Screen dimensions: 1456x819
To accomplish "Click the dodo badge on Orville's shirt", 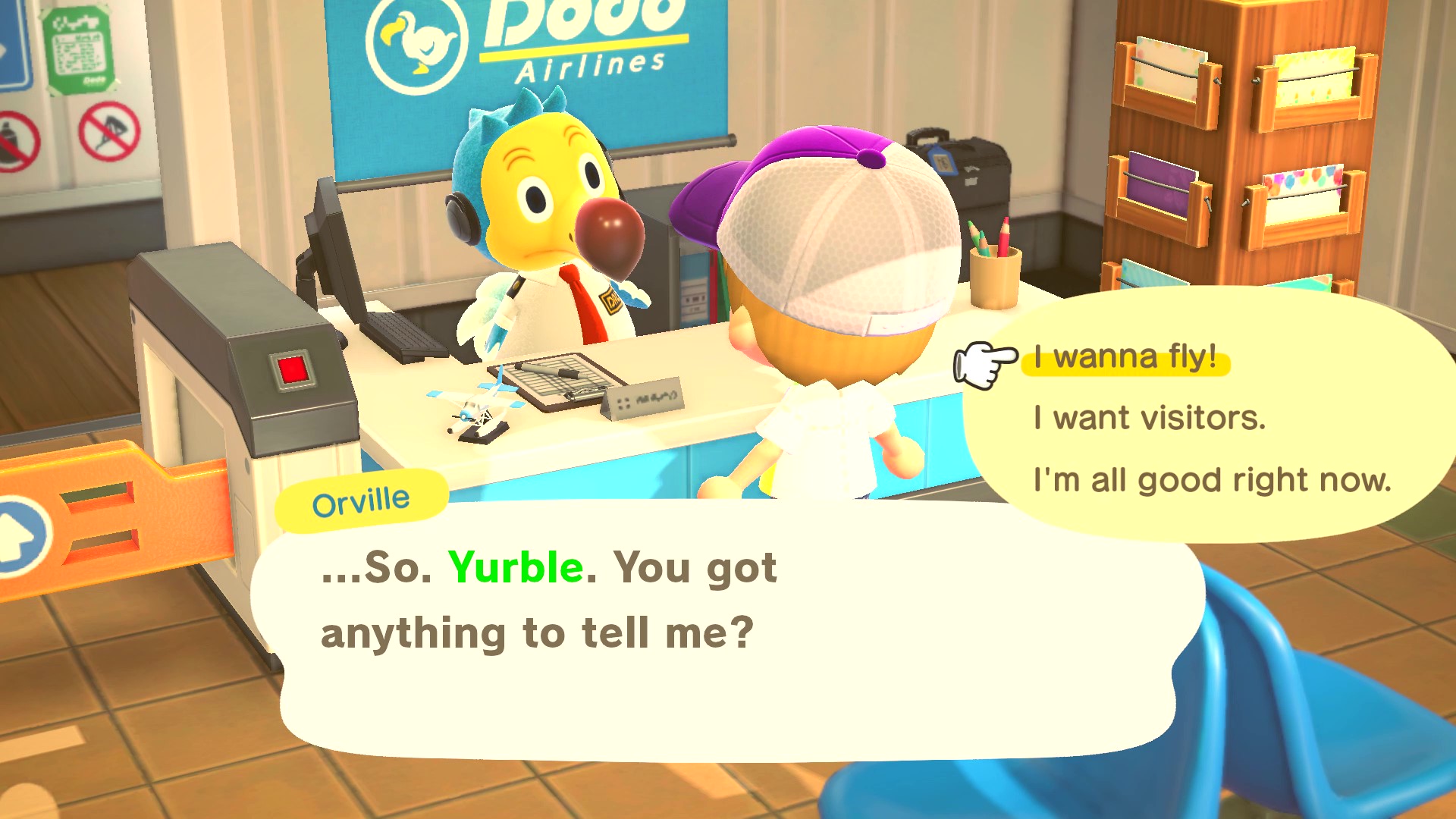I will 610,300.
